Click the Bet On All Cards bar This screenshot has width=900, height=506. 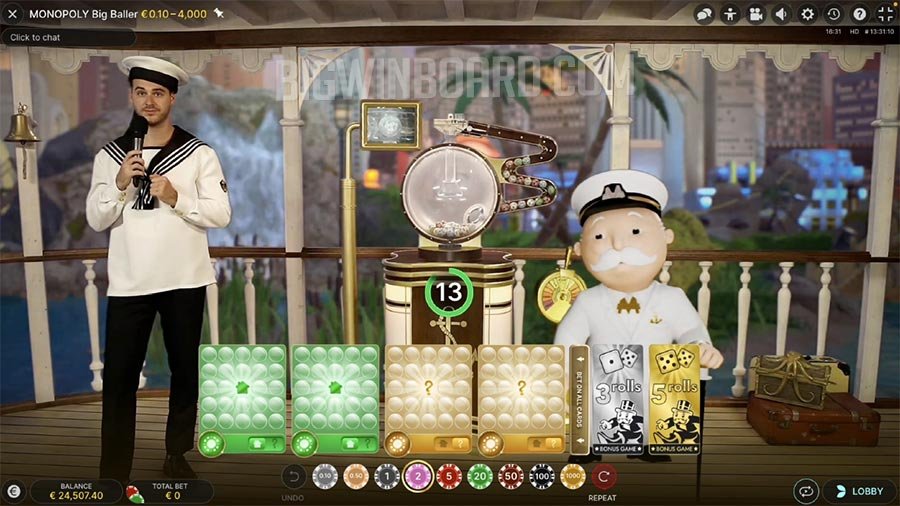pyautogui.click(x=579, y=400)
